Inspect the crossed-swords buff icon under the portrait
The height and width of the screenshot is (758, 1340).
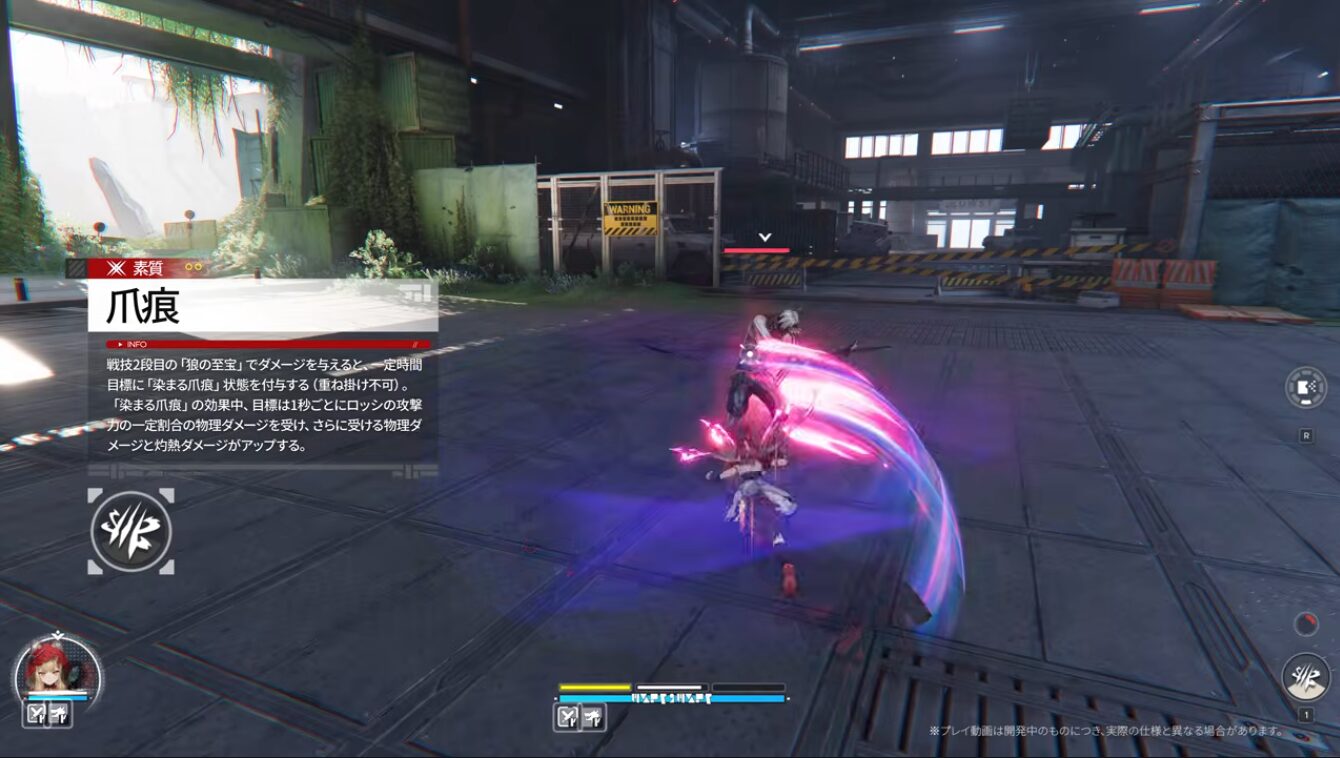[x=36, y=714]
